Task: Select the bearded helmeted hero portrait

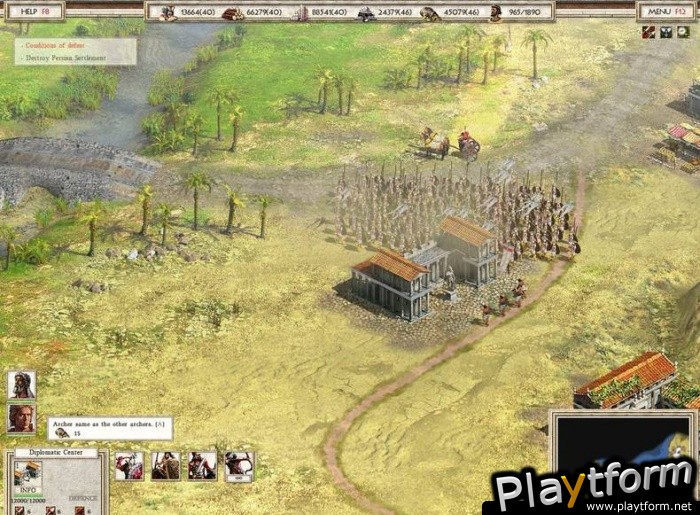Action: click(x=21, y=385)
